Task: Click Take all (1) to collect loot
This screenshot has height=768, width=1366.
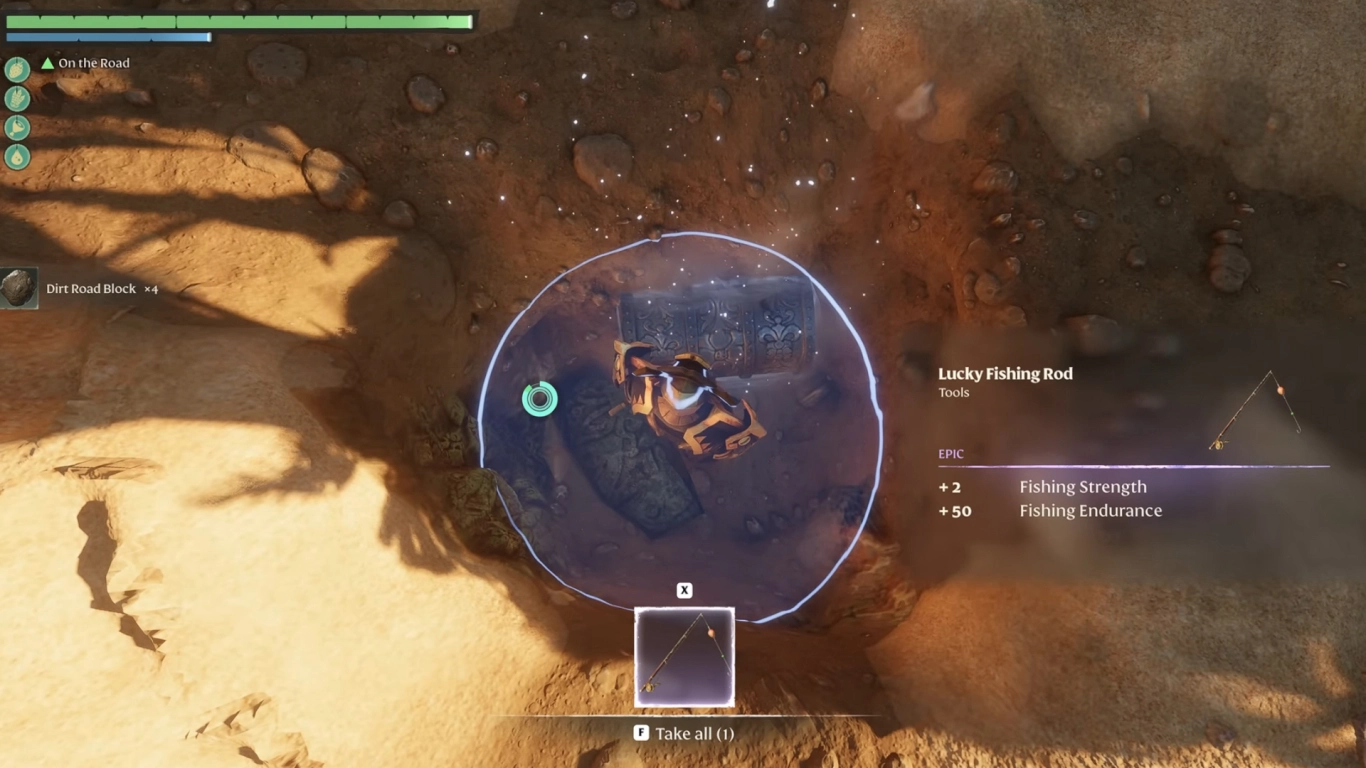Action: click(696, 733)
